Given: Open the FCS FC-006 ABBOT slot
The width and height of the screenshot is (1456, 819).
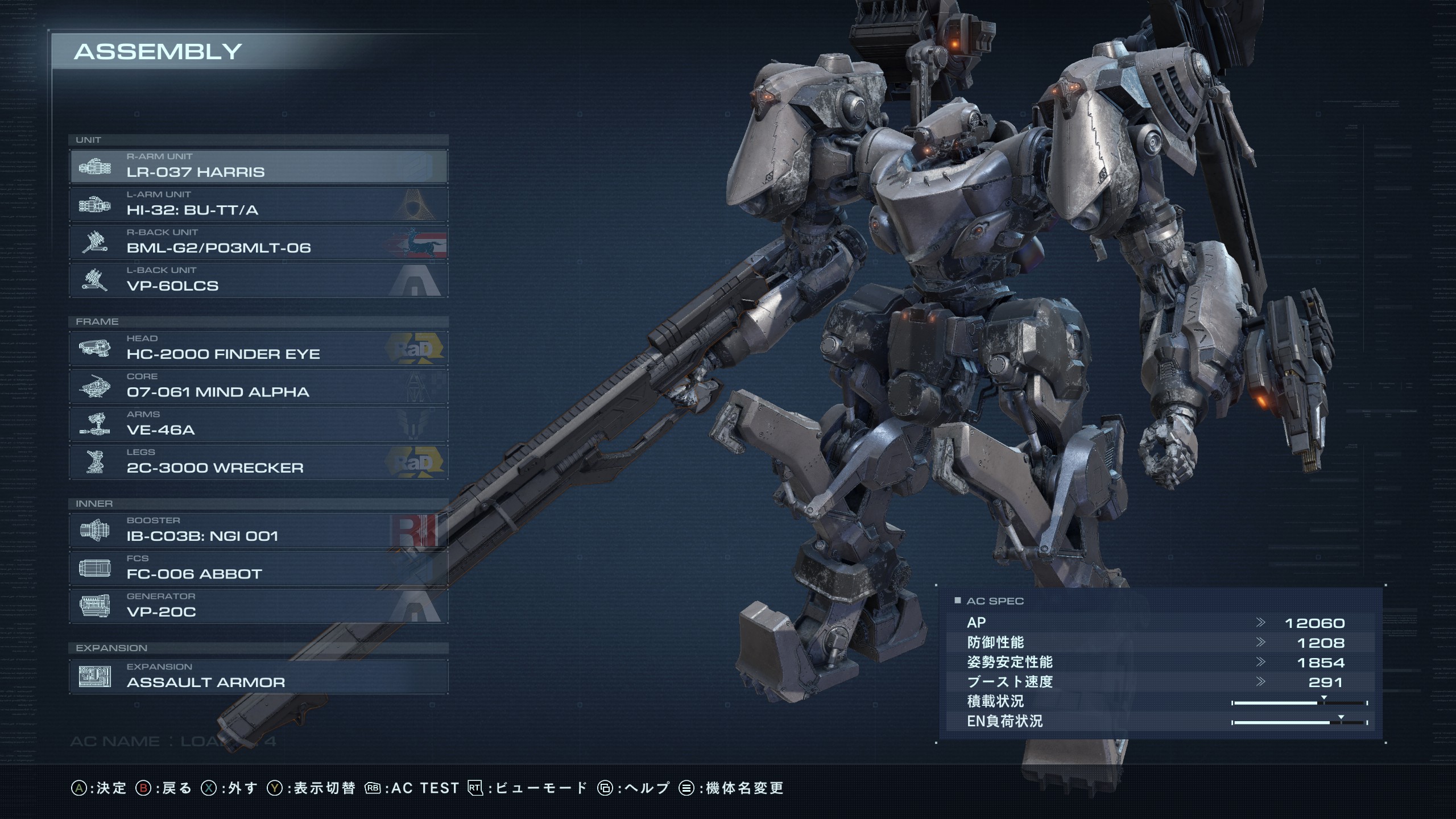Looking at the screenshot, I should [x=259, y=568].
